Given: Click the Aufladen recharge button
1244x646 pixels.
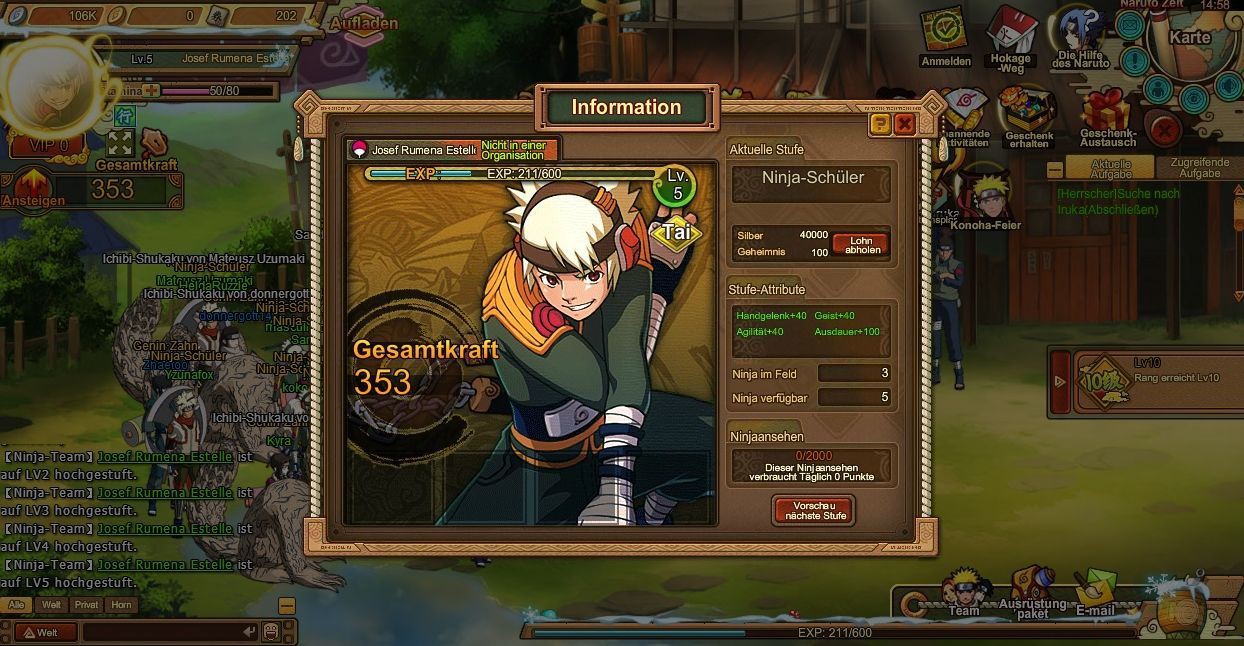Looking at the screenshot, I should (364, 23).
